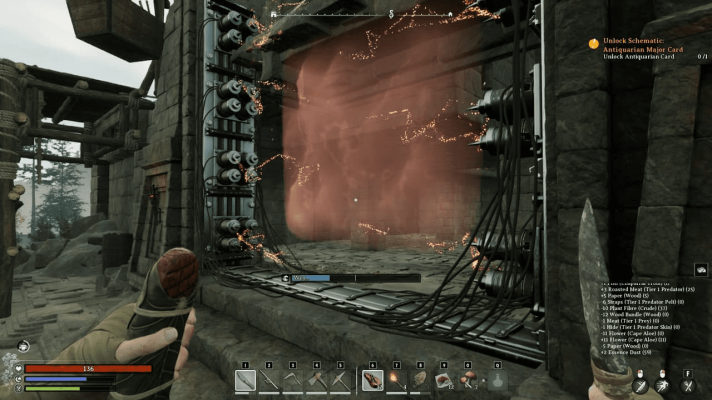Use the mushroom food slot
The width and height of the screenshot is (712, 400).
pos(467,380)
